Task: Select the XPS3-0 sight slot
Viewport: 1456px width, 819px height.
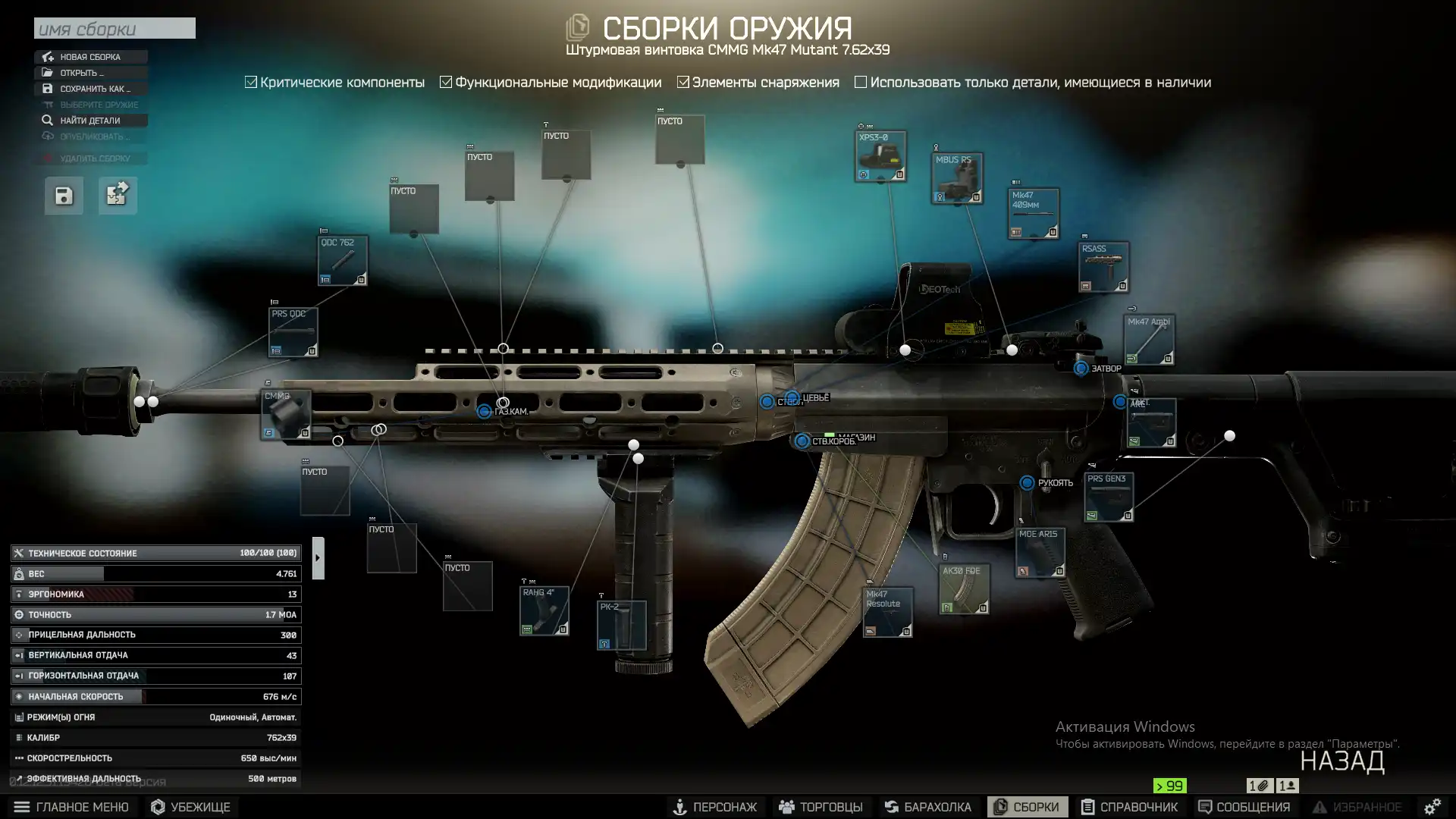Action: (880, 156)
